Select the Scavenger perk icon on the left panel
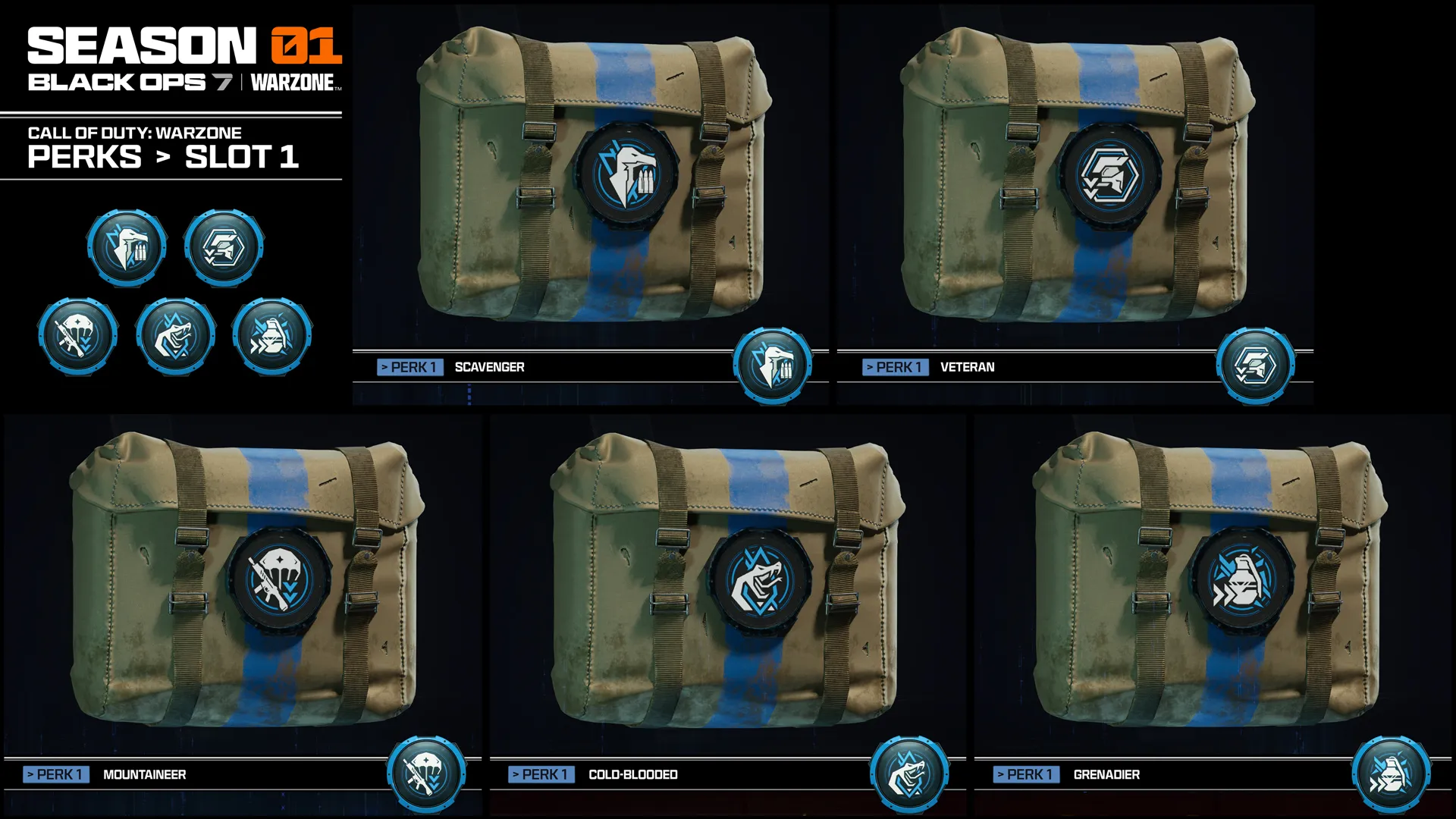The image size is (1456, 819). coord(126,247)
